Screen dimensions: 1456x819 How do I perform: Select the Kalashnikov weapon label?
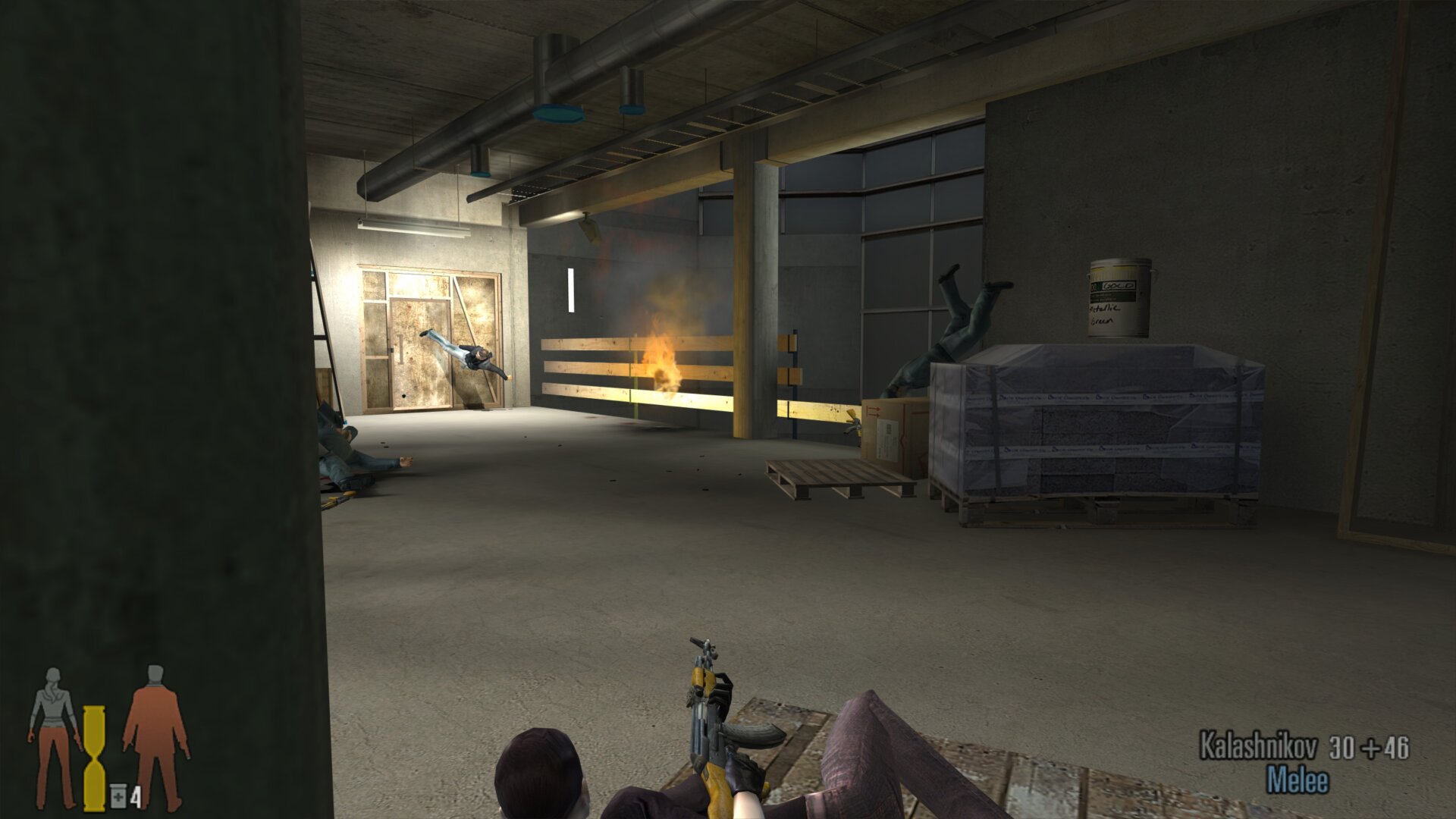click(x=1257, y=747)
